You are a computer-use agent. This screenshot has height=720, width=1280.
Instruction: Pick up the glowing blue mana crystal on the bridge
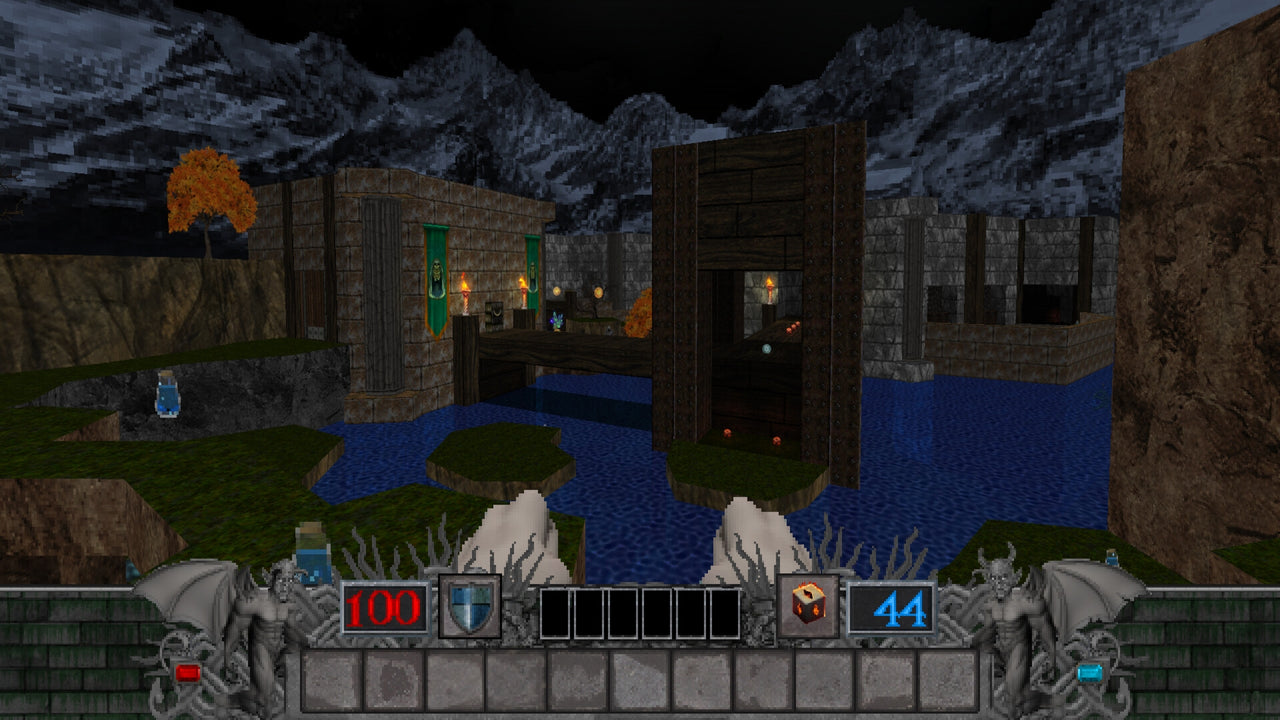pos(557,320)
